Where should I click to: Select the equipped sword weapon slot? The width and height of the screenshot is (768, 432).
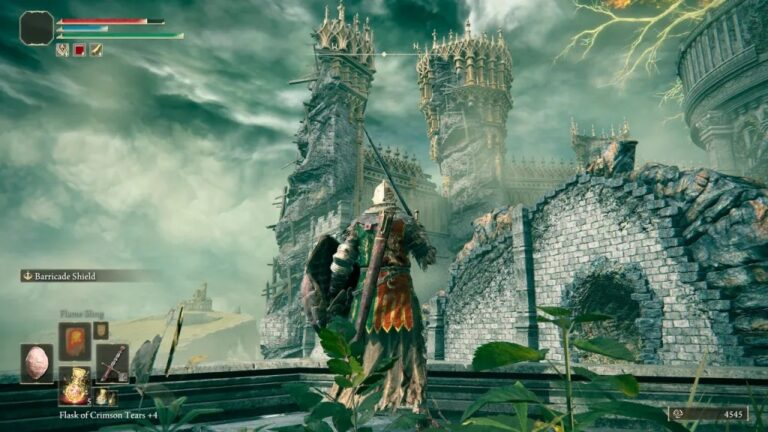coord(112,363)
